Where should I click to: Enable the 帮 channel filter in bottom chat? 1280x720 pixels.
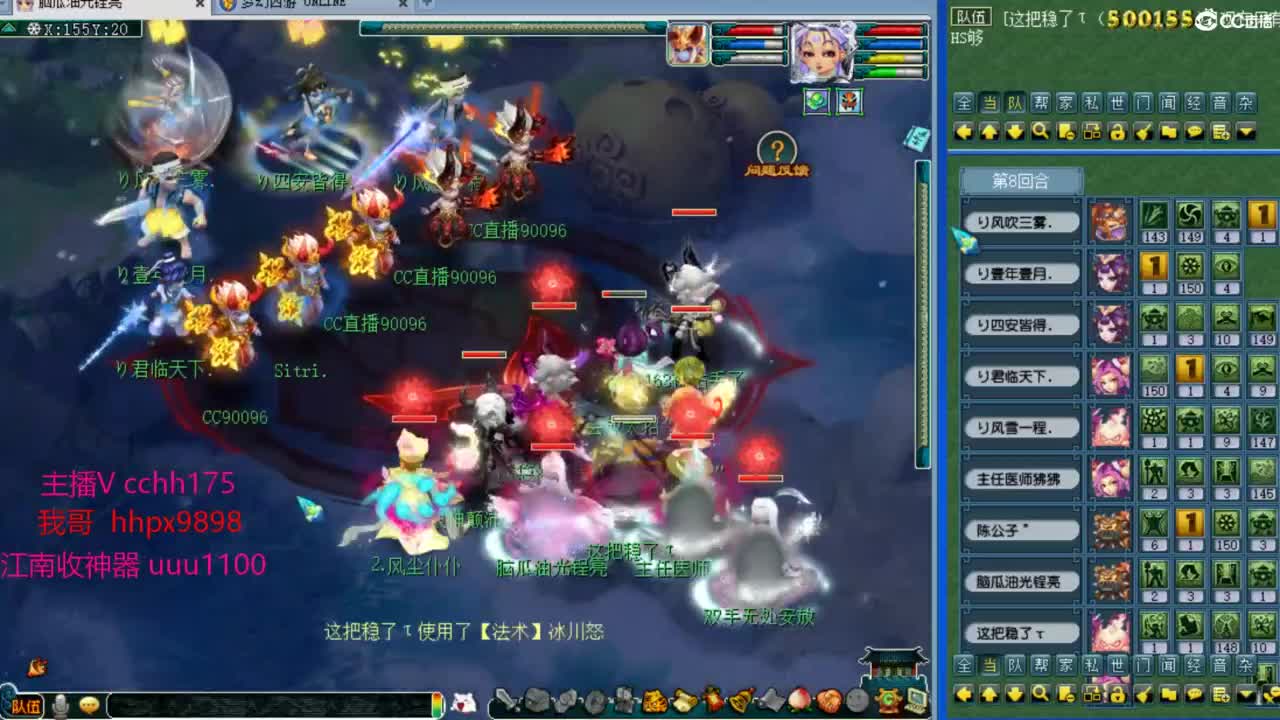pos(1040,664)
